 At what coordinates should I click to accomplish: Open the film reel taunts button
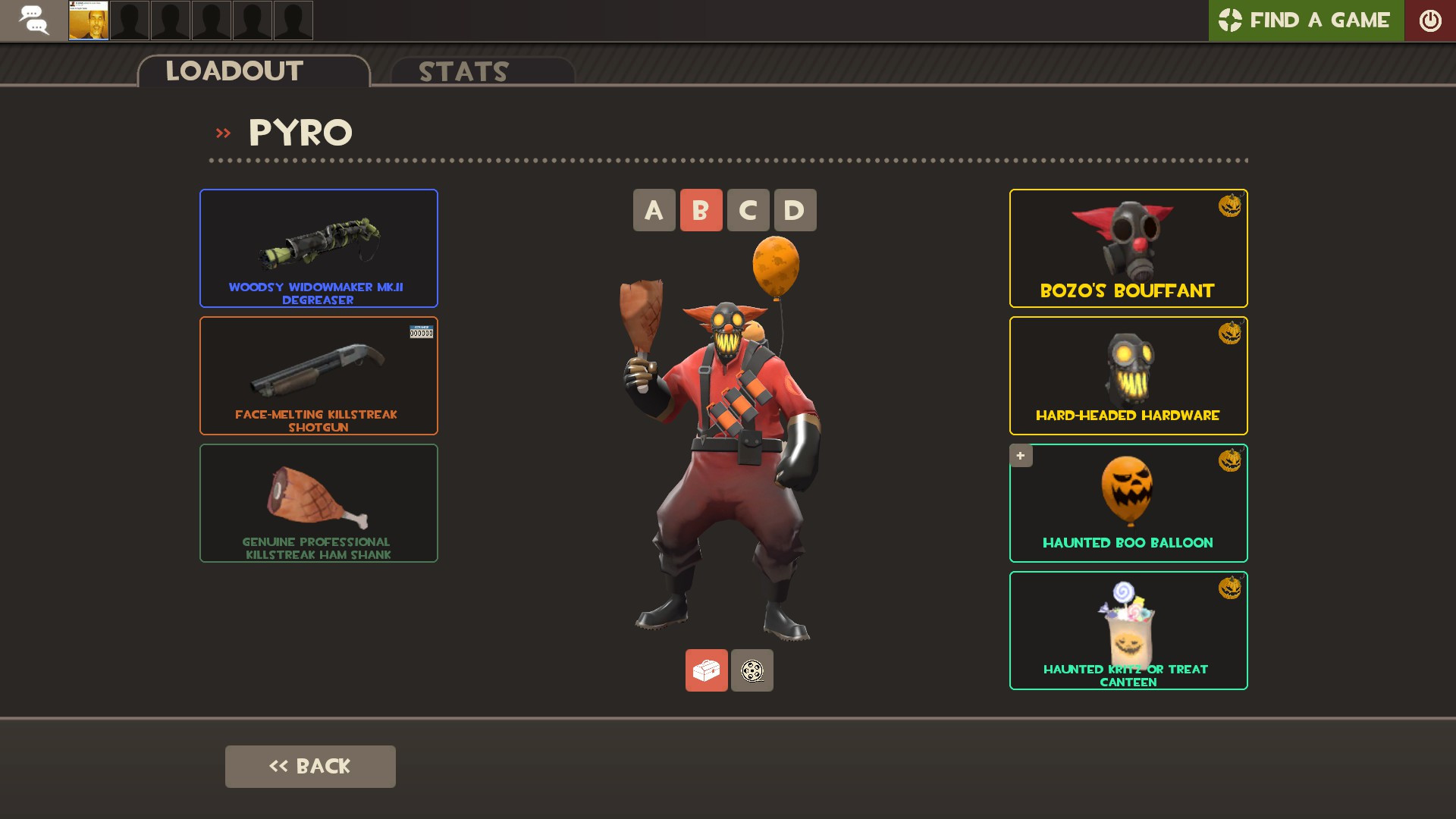click(x=752, y=670)
